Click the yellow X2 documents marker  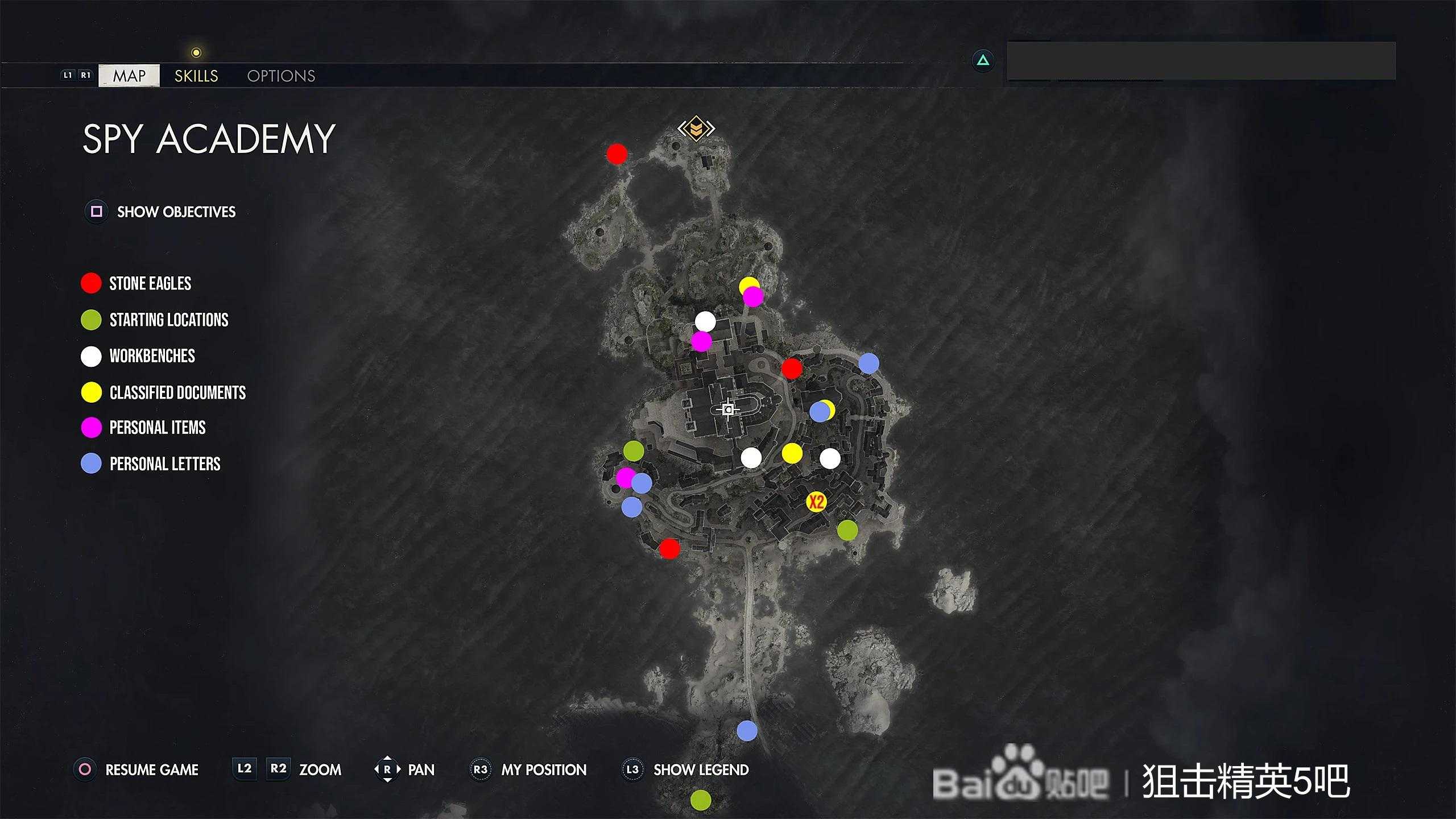[816, 502]
